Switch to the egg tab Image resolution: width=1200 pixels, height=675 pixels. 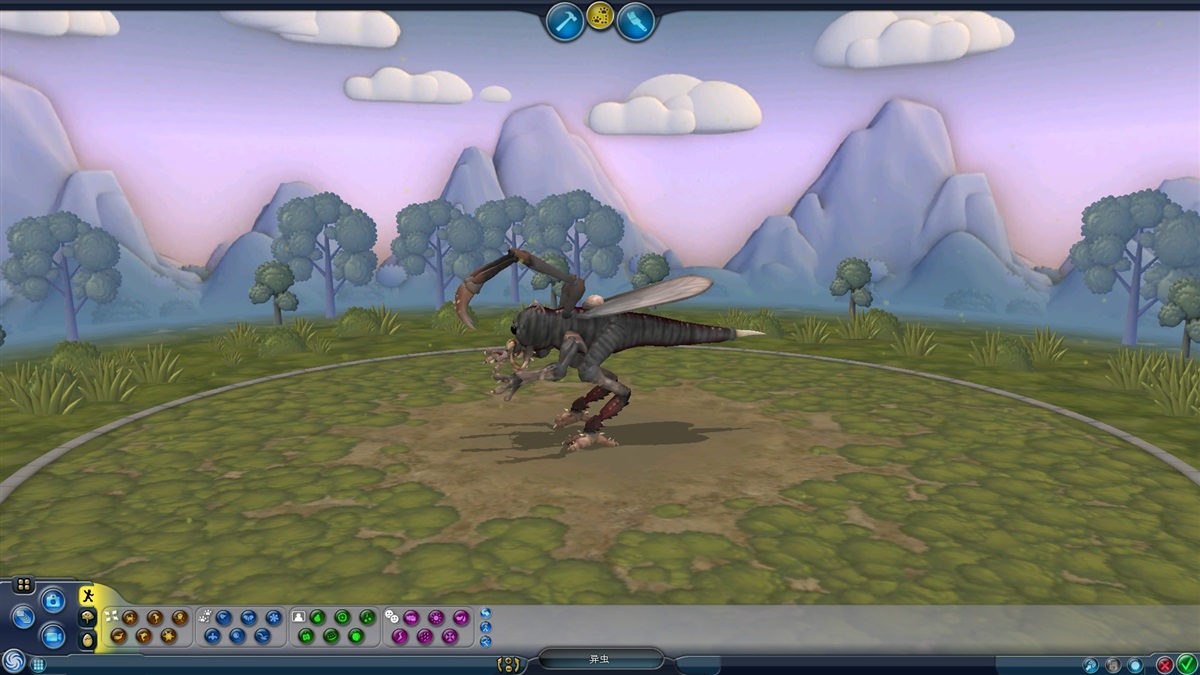pos(88,640)
